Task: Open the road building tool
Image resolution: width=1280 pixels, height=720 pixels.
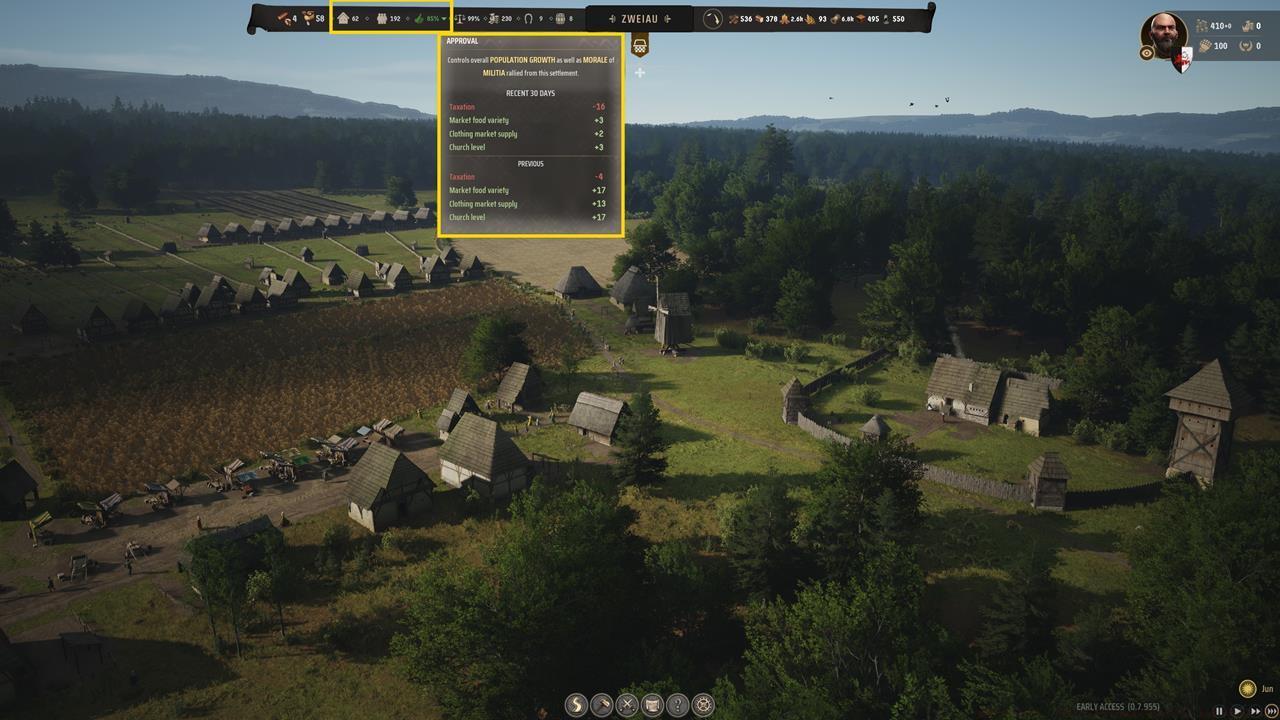Action: coord(578,705)
